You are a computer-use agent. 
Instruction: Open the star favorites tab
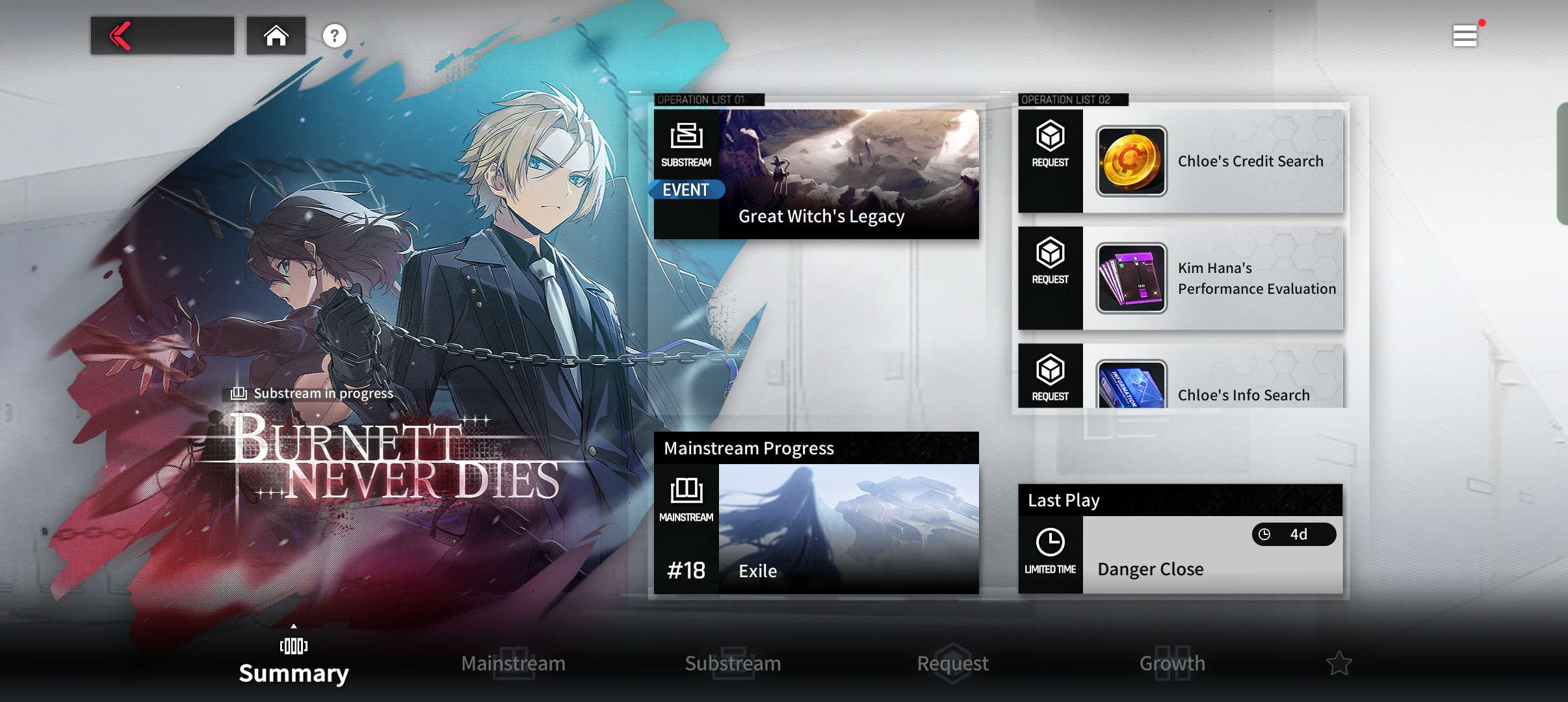(1339, 663)
